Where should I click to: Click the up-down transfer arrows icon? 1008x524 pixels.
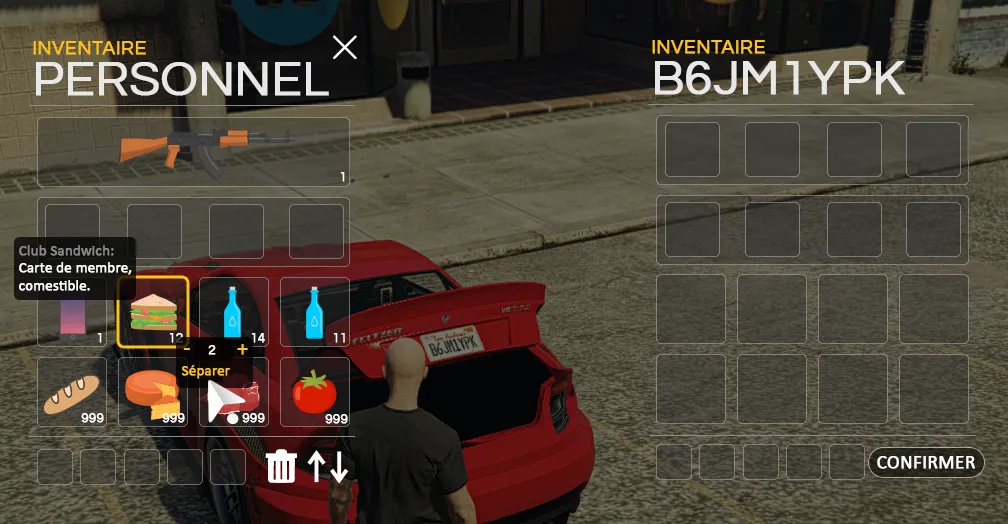coord(328,466)
